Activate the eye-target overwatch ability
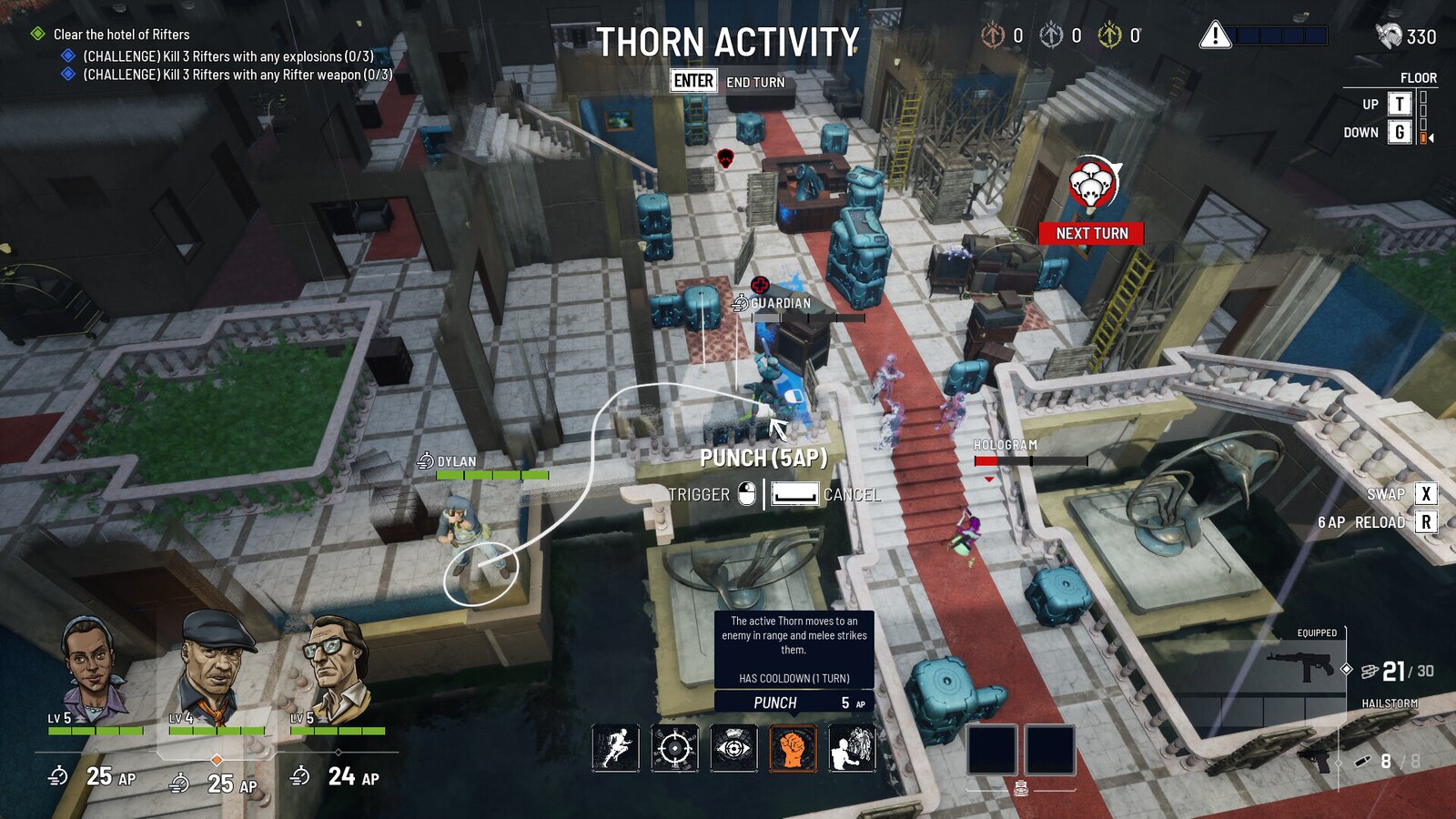The width and height of the screenshot is (1456, 819). coord(733,748)
